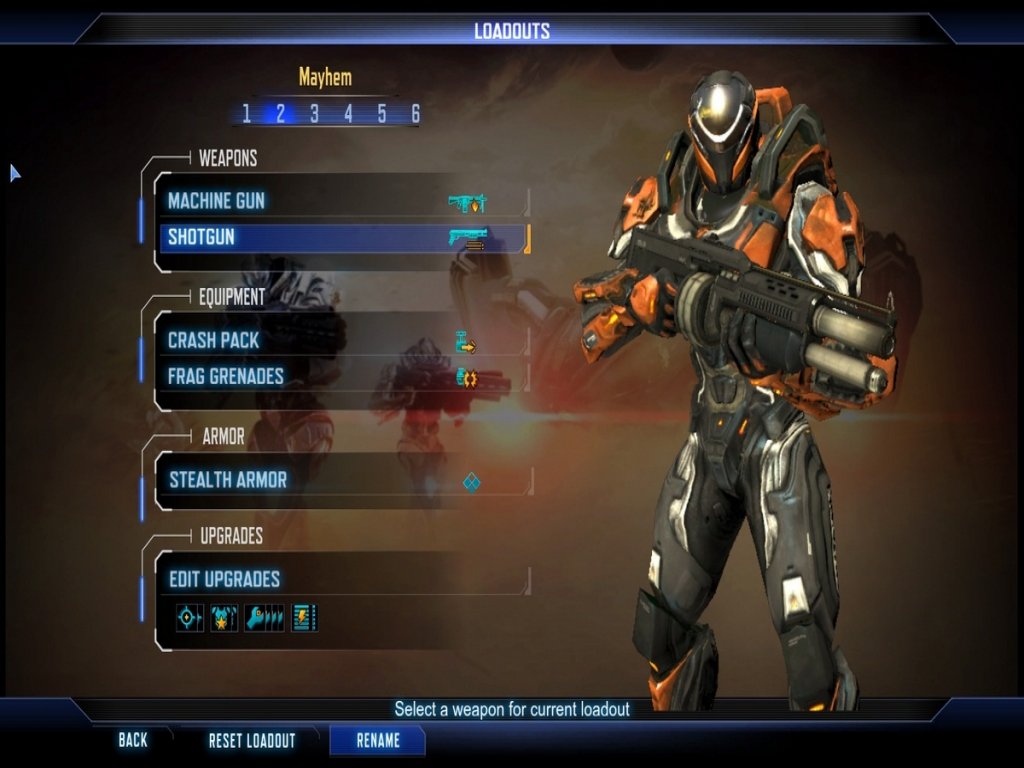Switch to loadout number 1
The height and width of the screenshot is (768, 1024).
247,114
